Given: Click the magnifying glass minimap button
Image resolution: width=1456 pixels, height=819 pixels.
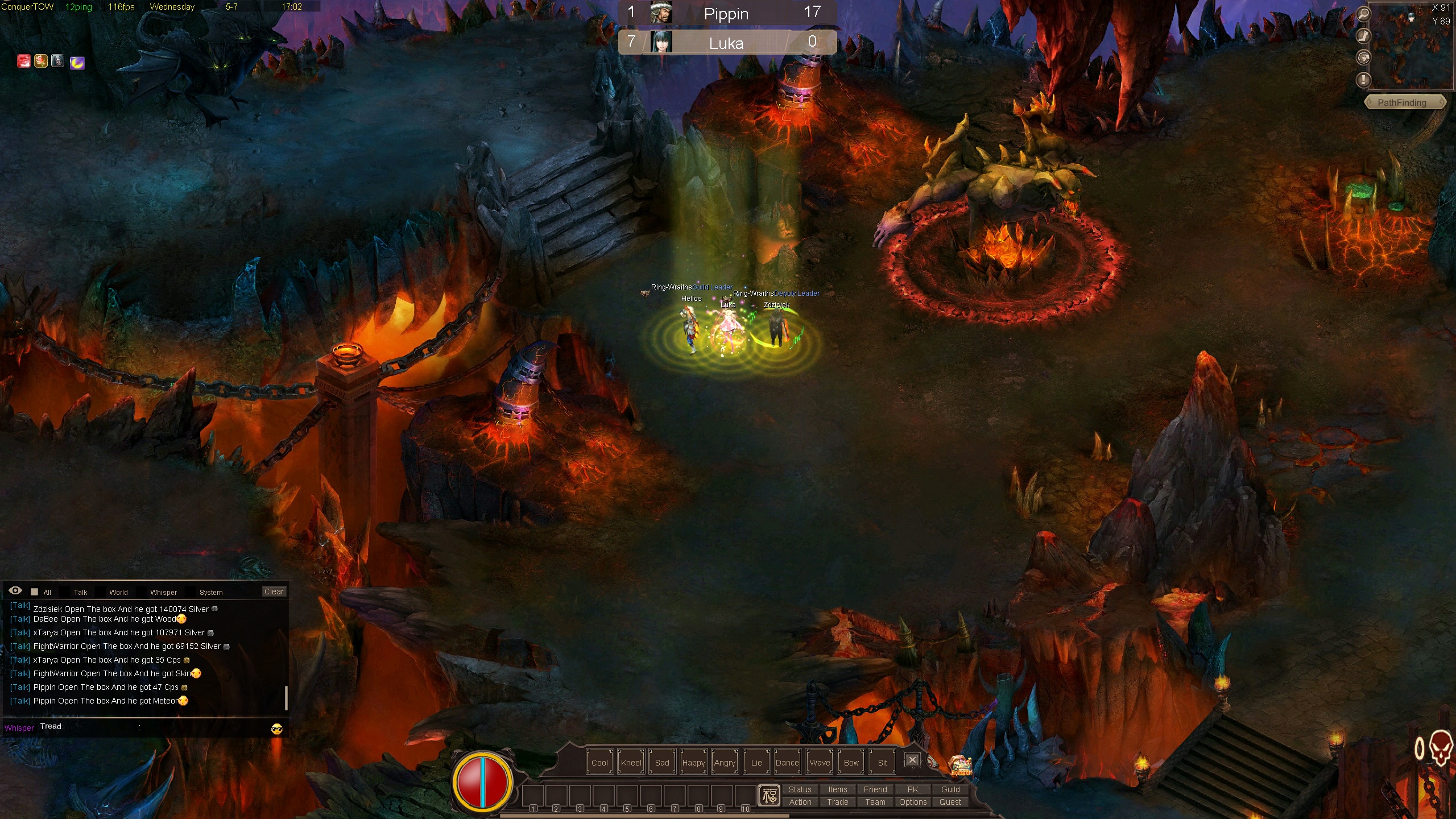Looking at the screenshot, I should click(x=1363, y=14).
